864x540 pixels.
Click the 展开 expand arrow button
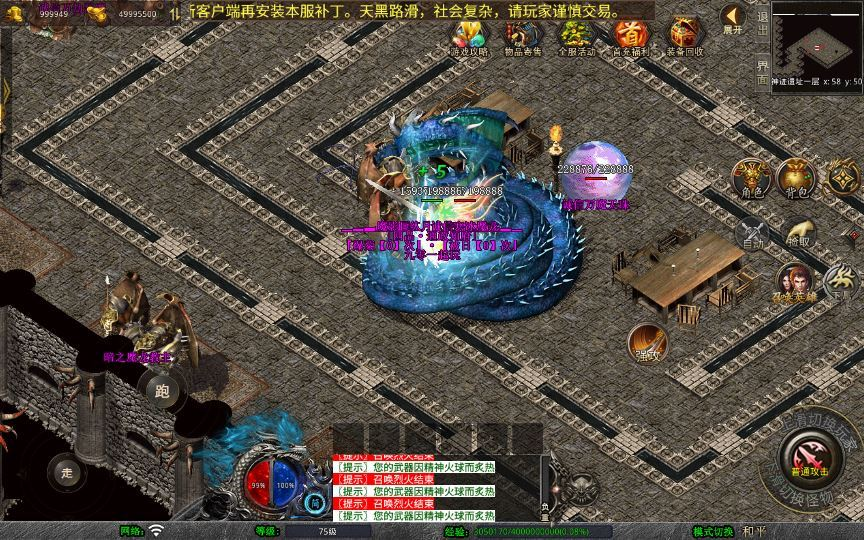(x=733, y=19)
